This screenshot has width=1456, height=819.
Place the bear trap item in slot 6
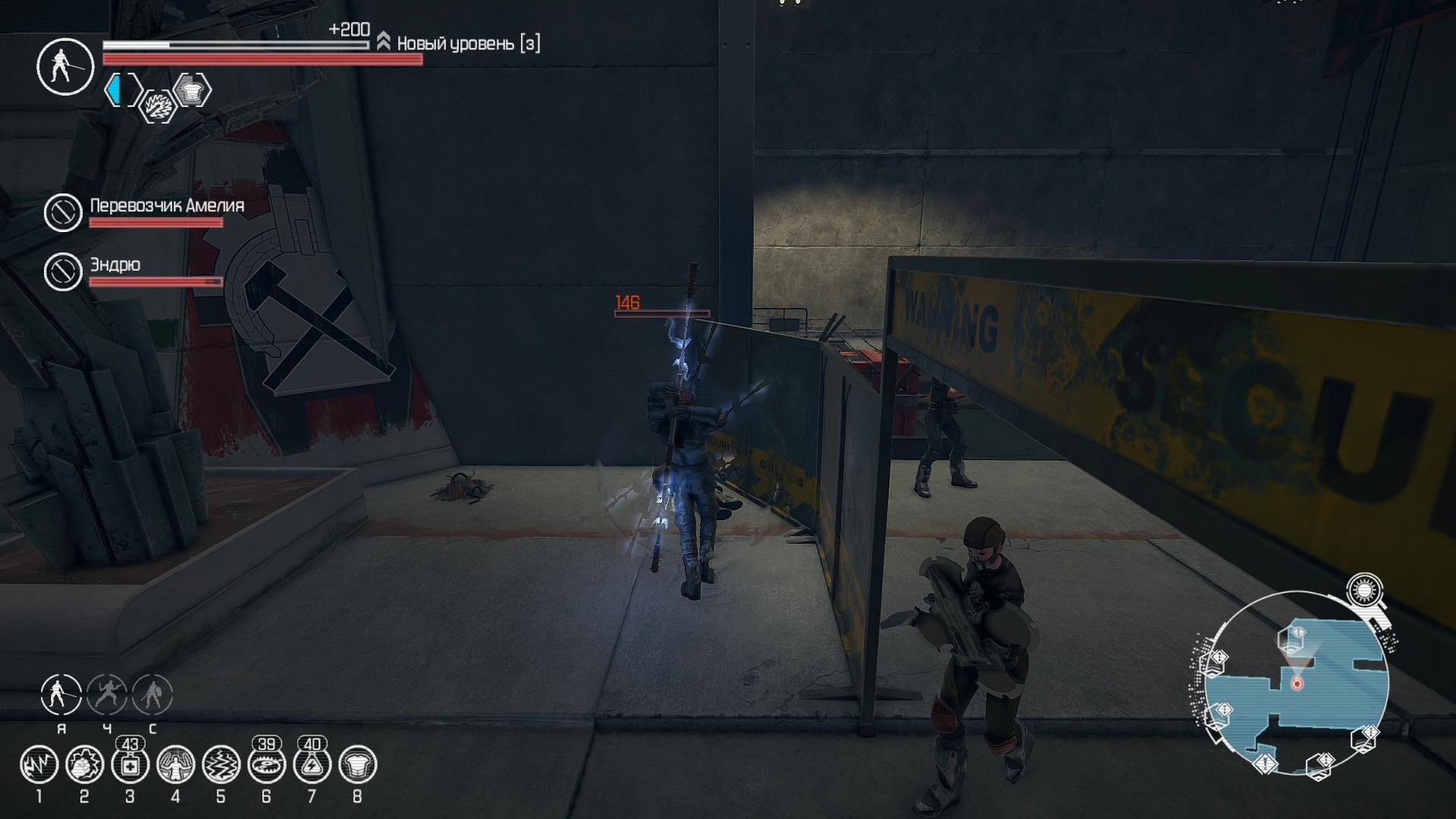267,765
